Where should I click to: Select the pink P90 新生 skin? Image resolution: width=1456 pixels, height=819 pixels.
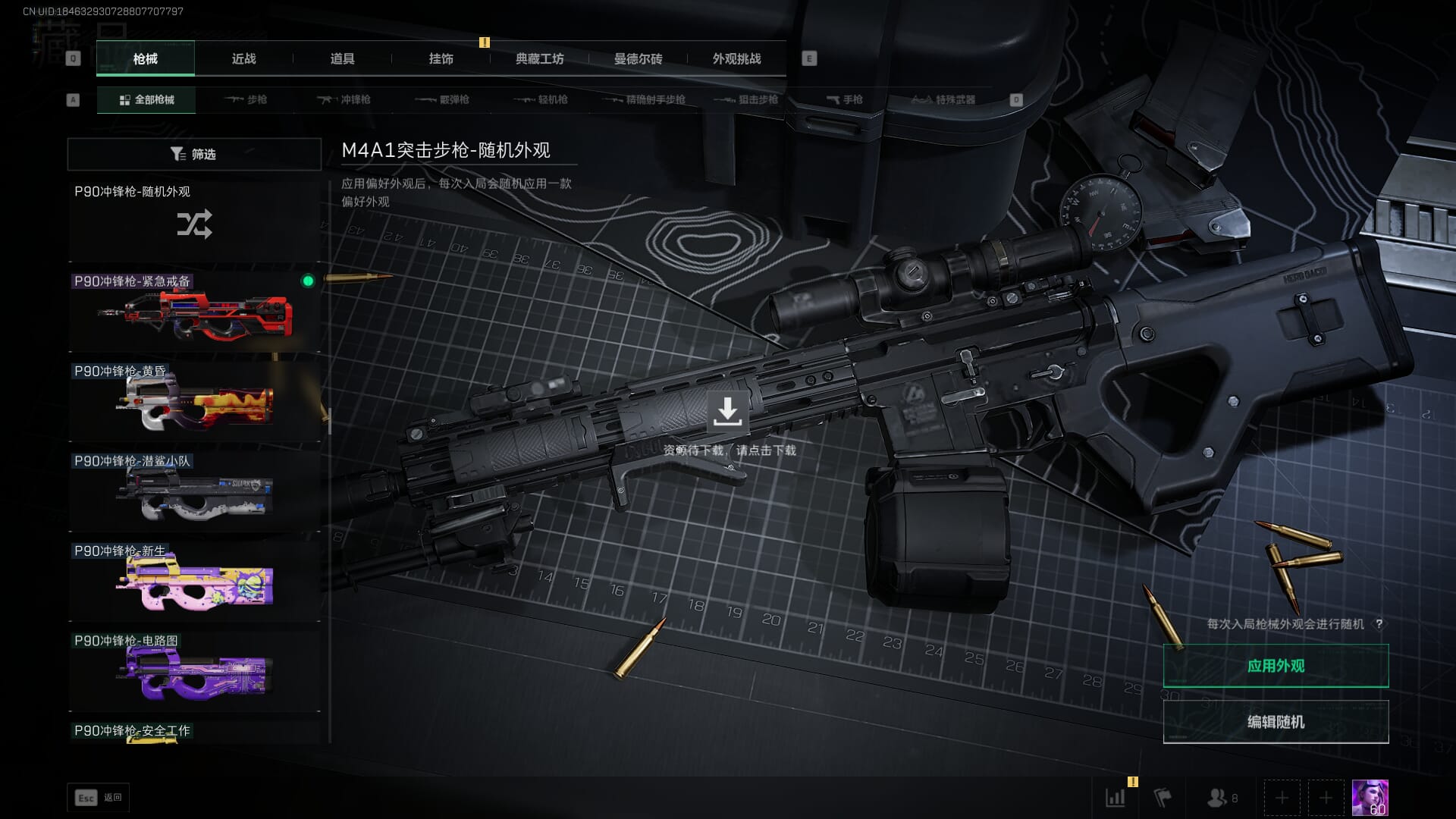(x=195, y=581)
